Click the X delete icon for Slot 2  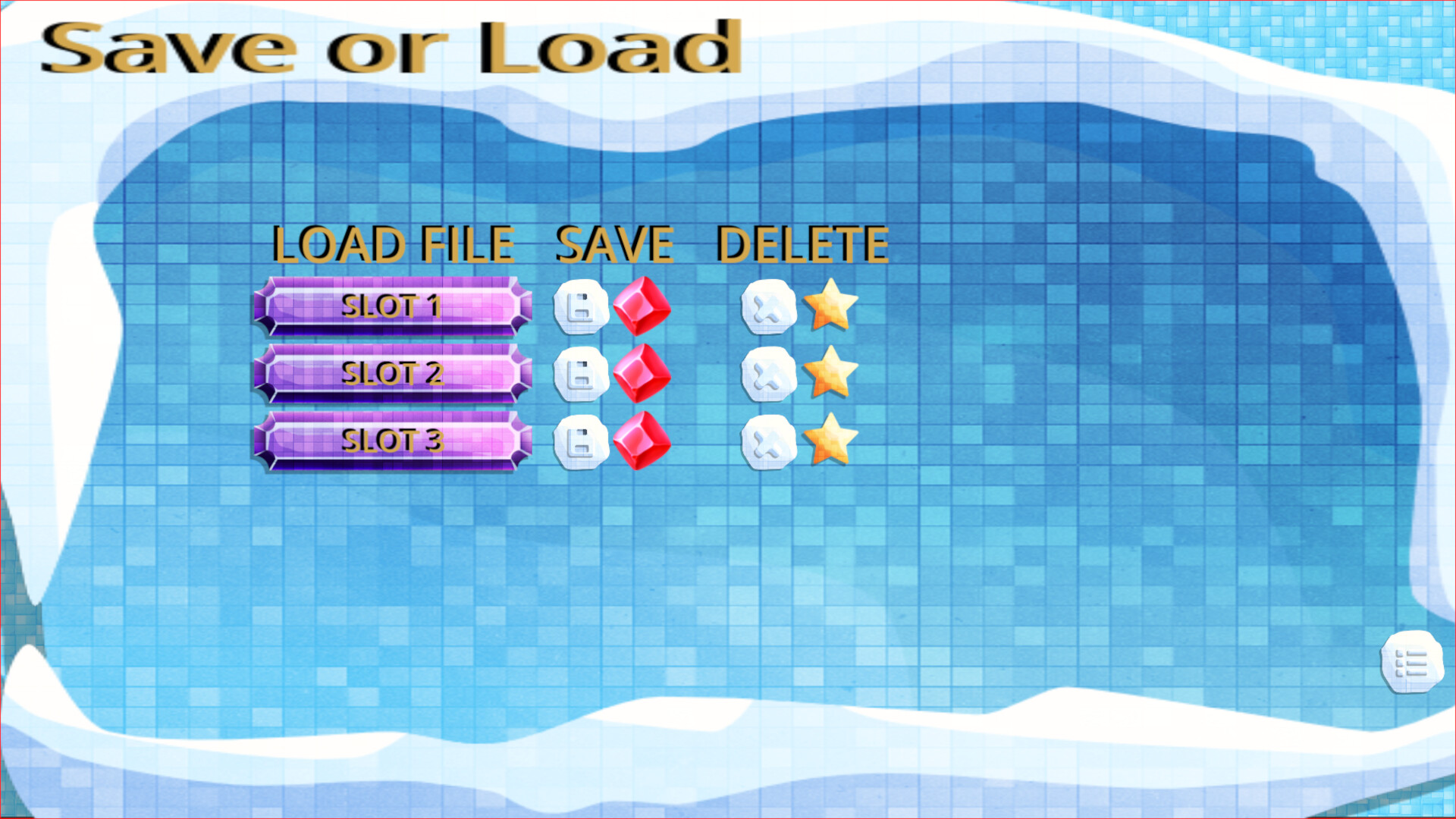(x=767, y=375)
